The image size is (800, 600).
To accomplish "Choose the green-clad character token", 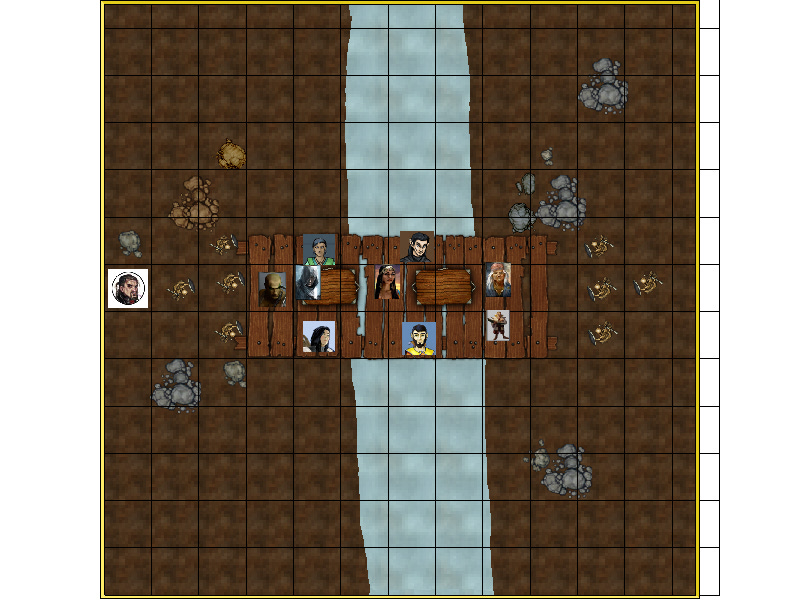I will click(x=319, y=250).
